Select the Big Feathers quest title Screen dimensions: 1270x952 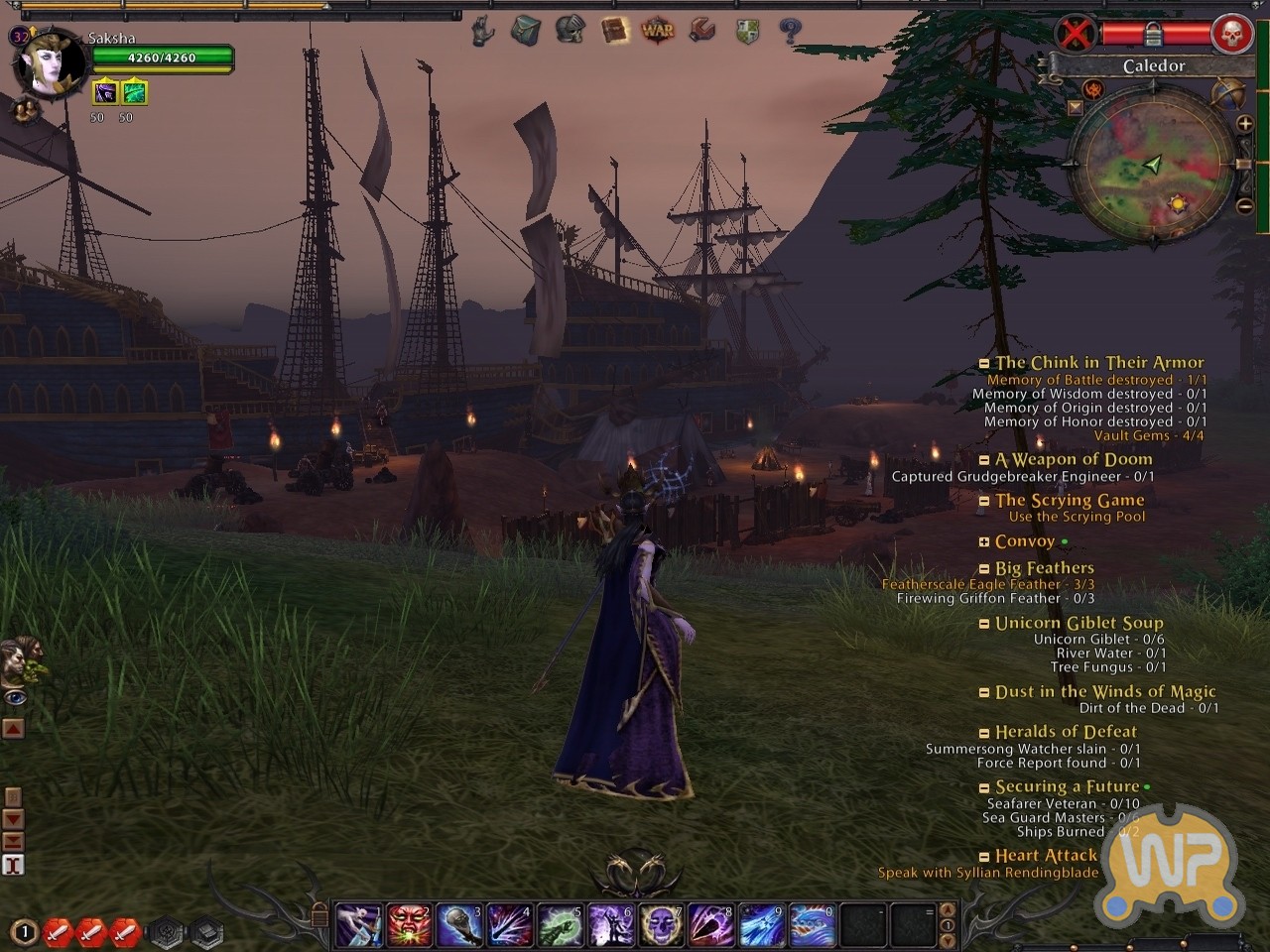(1044, 568)
